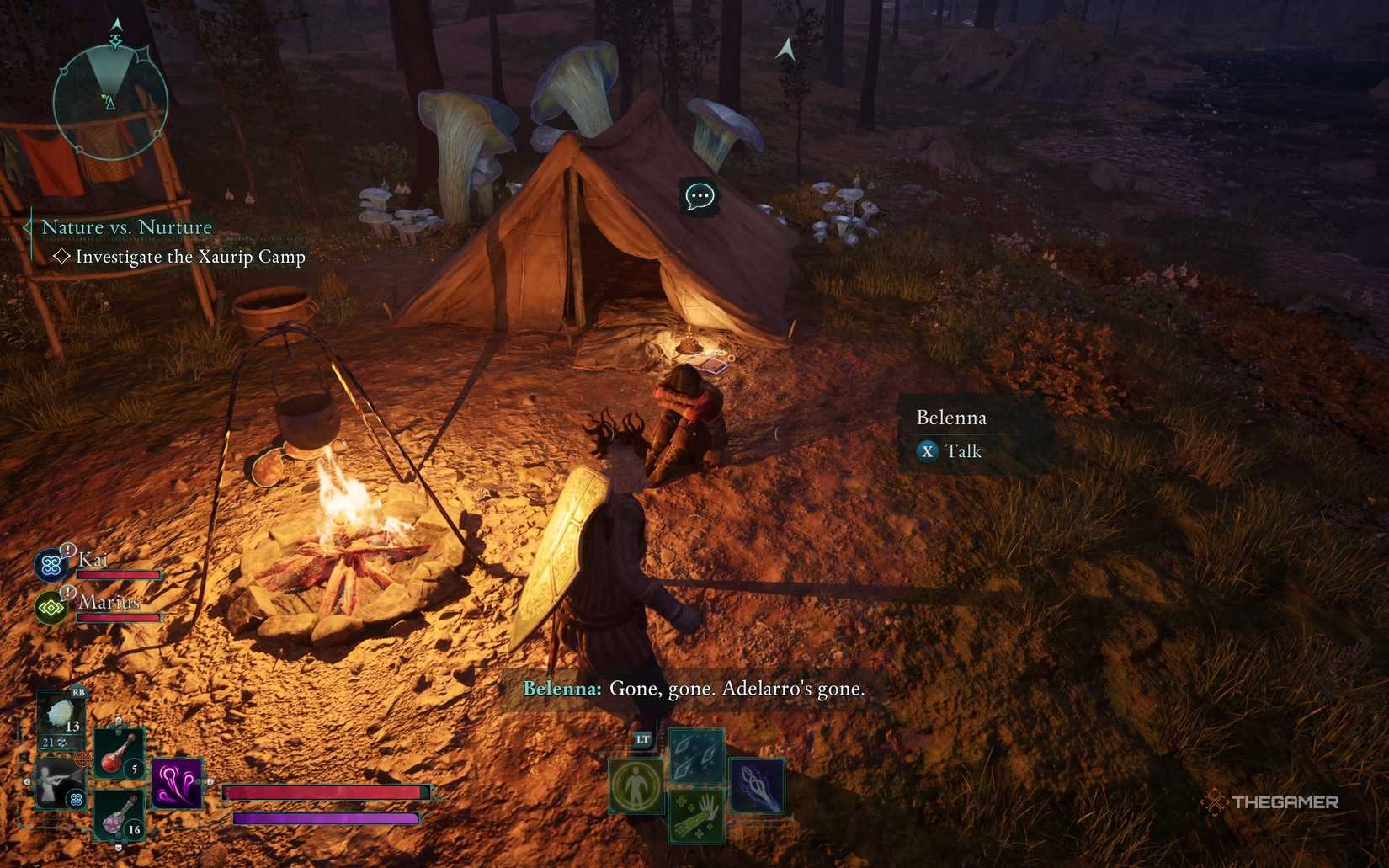
Task: Click the triple-blade projectile ability icon
Action: [696, 754]
